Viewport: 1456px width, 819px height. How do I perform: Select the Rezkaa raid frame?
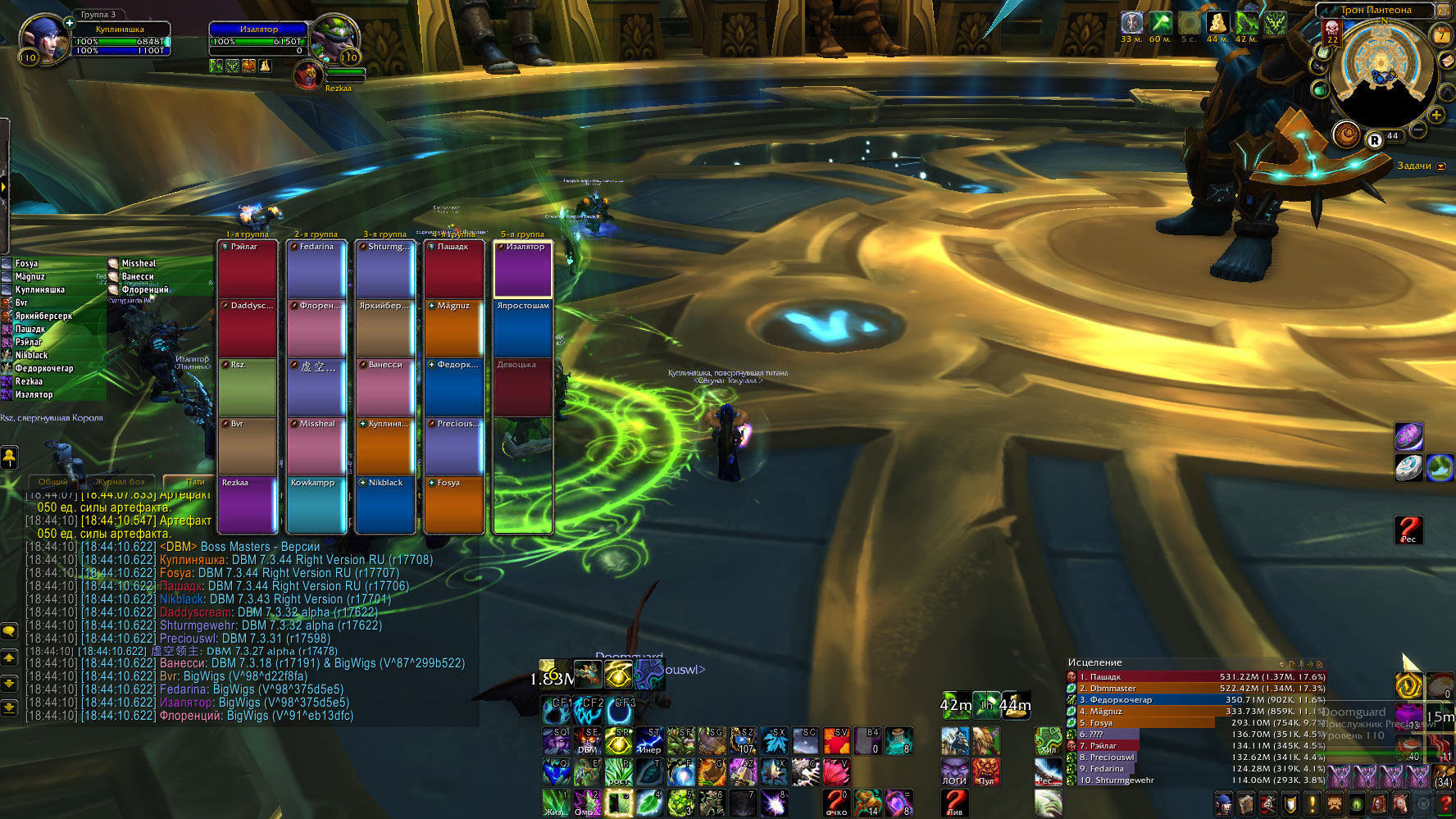click(x=247, y=504)
